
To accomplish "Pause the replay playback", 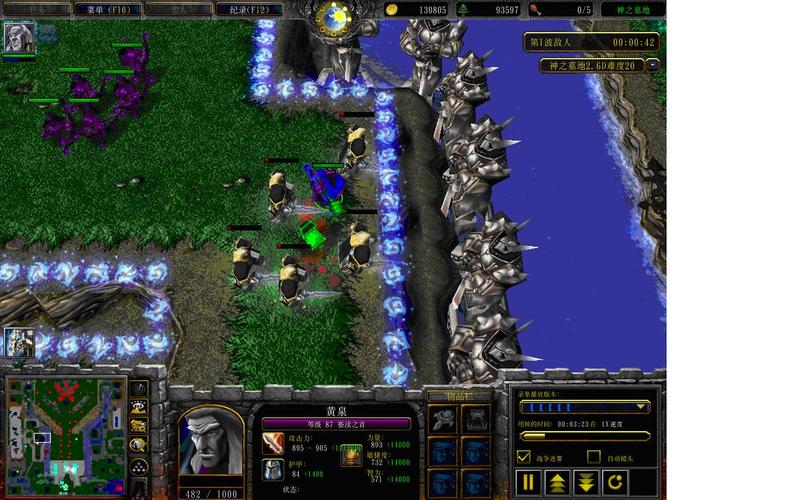I will 529,483.
